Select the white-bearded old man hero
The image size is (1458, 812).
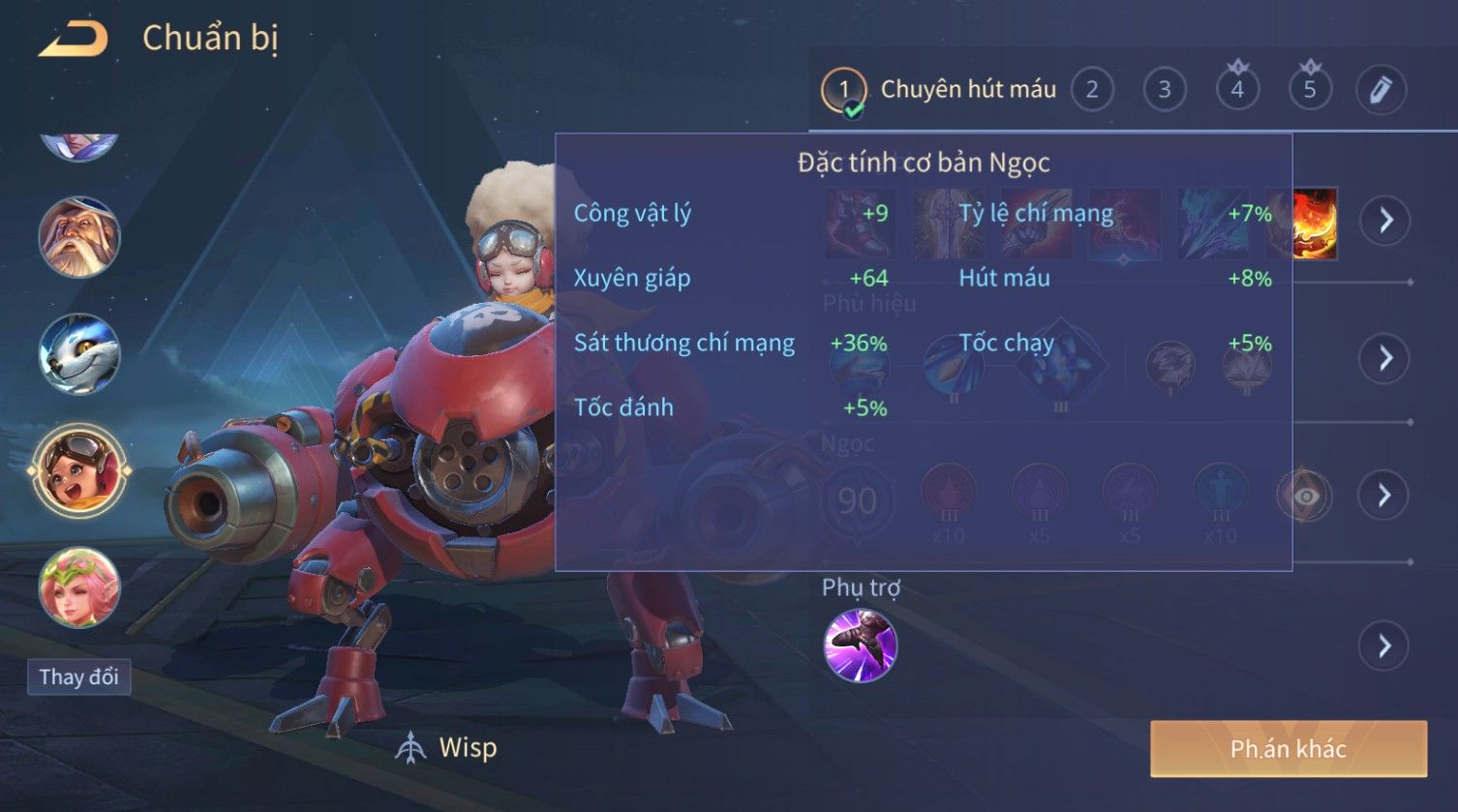pyautogui.click(x=79, y=237)
